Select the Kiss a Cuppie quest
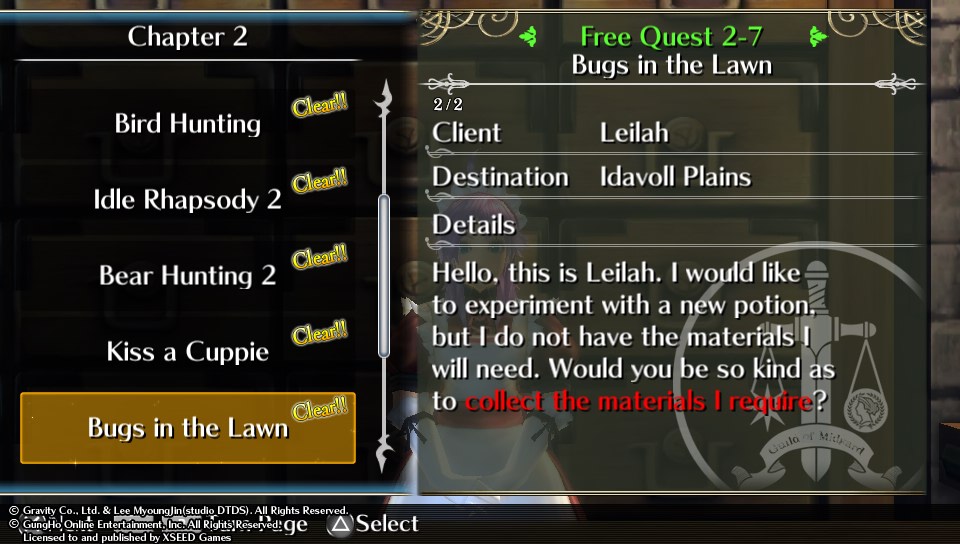The height and width of the screenshot is (544, 960). 188,352
